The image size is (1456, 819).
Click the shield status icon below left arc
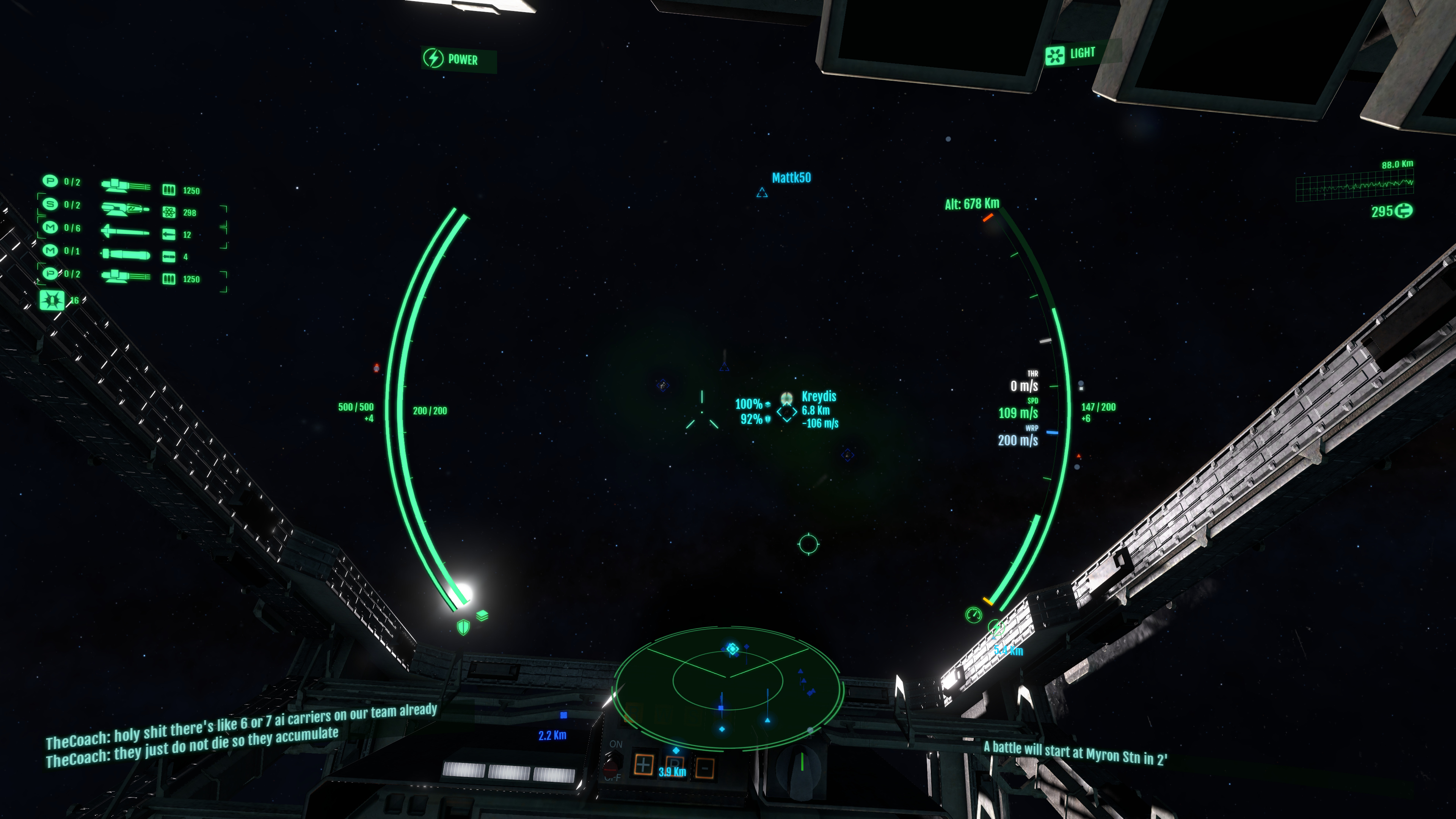tap(463, 627)
